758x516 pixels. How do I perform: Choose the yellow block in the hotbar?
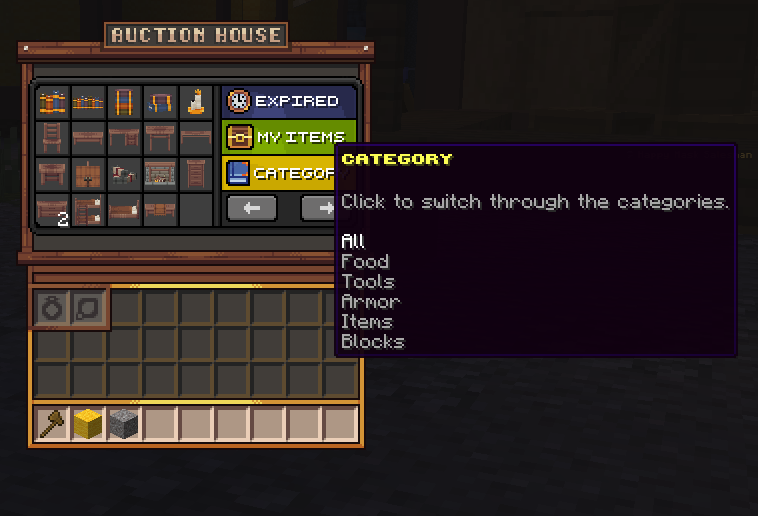click(88, 424)
